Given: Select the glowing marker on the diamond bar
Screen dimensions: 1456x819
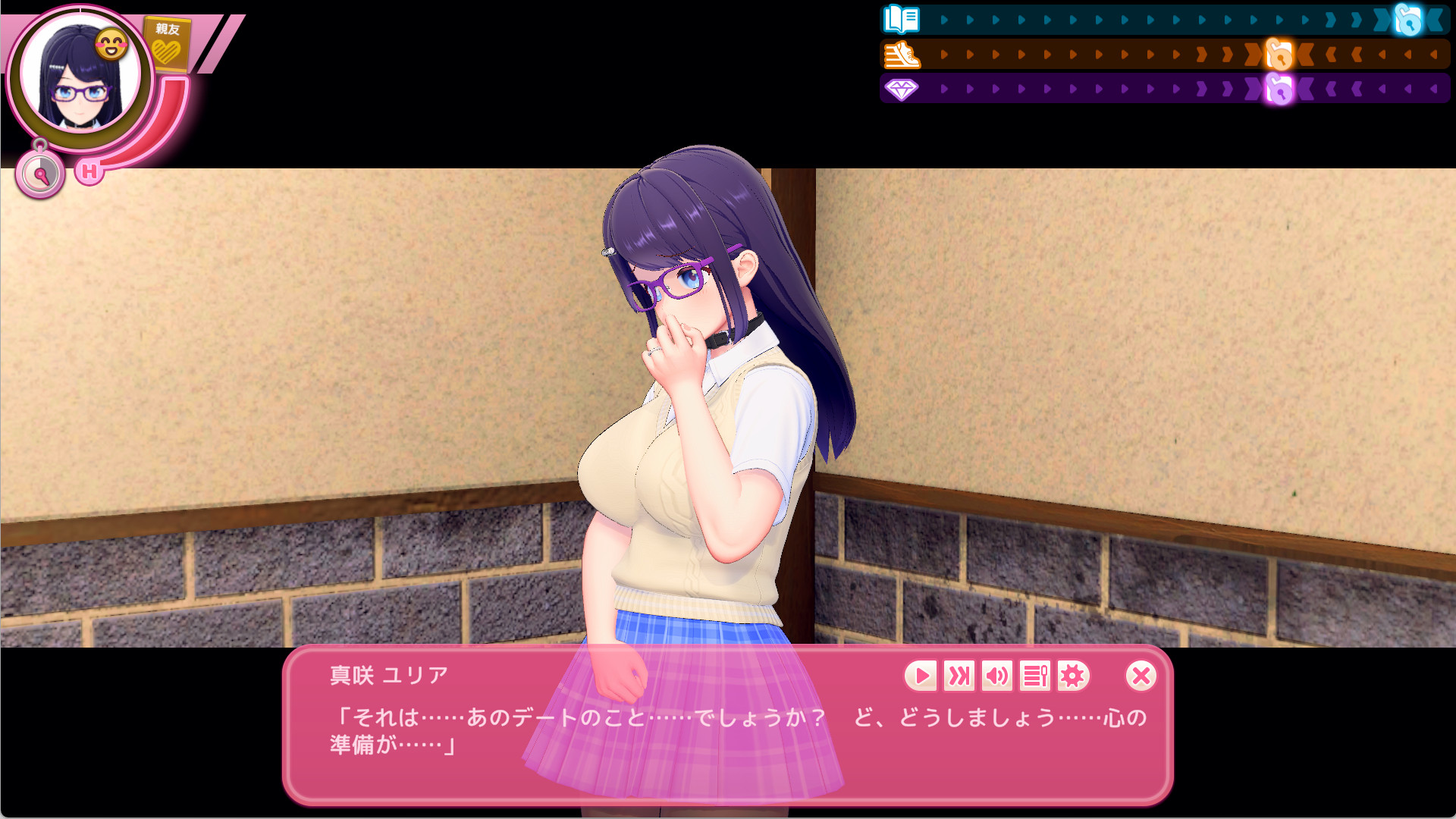Looking at the screenshot, I should 1279,91.
